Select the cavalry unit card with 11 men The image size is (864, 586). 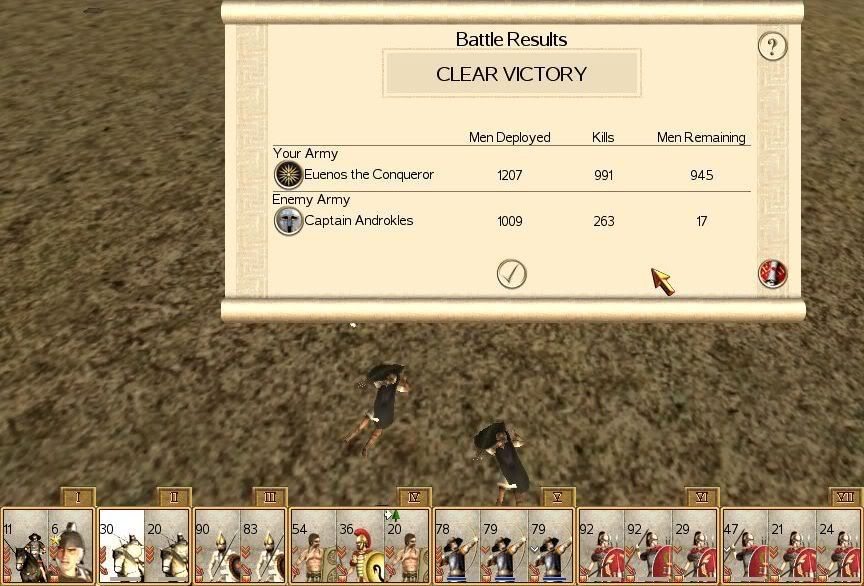pos(24,547)
